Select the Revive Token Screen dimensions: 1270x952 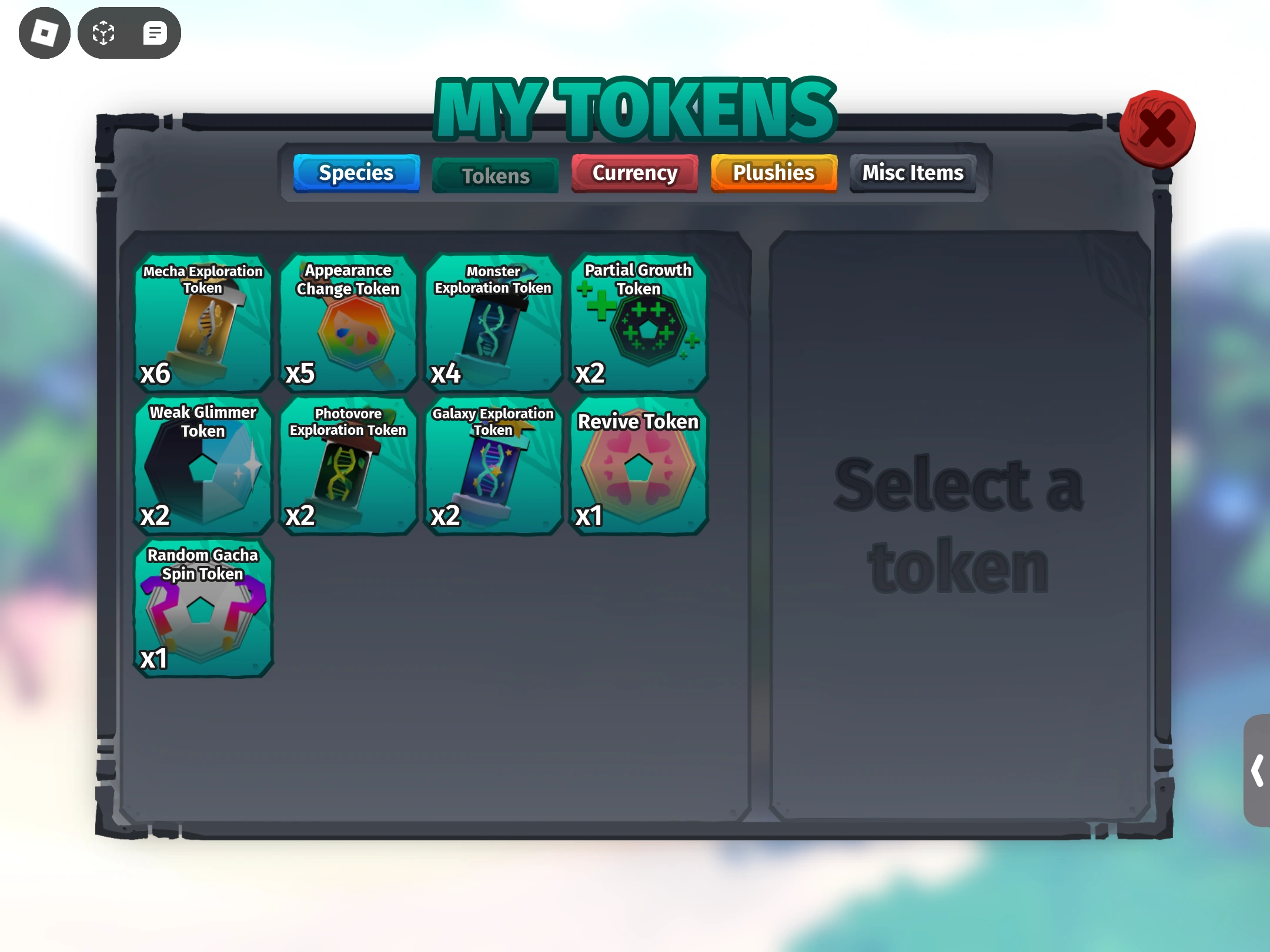(638, 467)
